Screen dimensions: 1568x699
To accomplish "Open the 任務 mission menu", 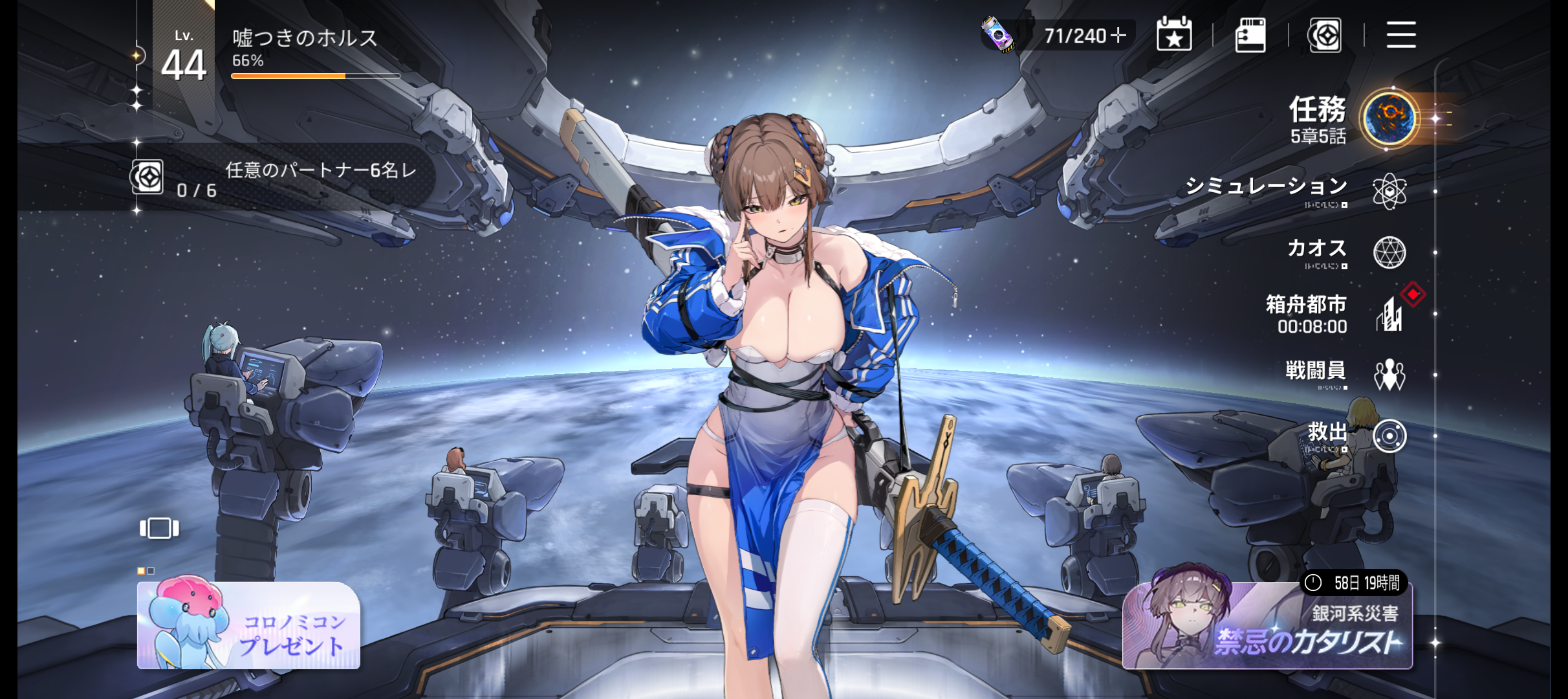I will pos(1387,118).
